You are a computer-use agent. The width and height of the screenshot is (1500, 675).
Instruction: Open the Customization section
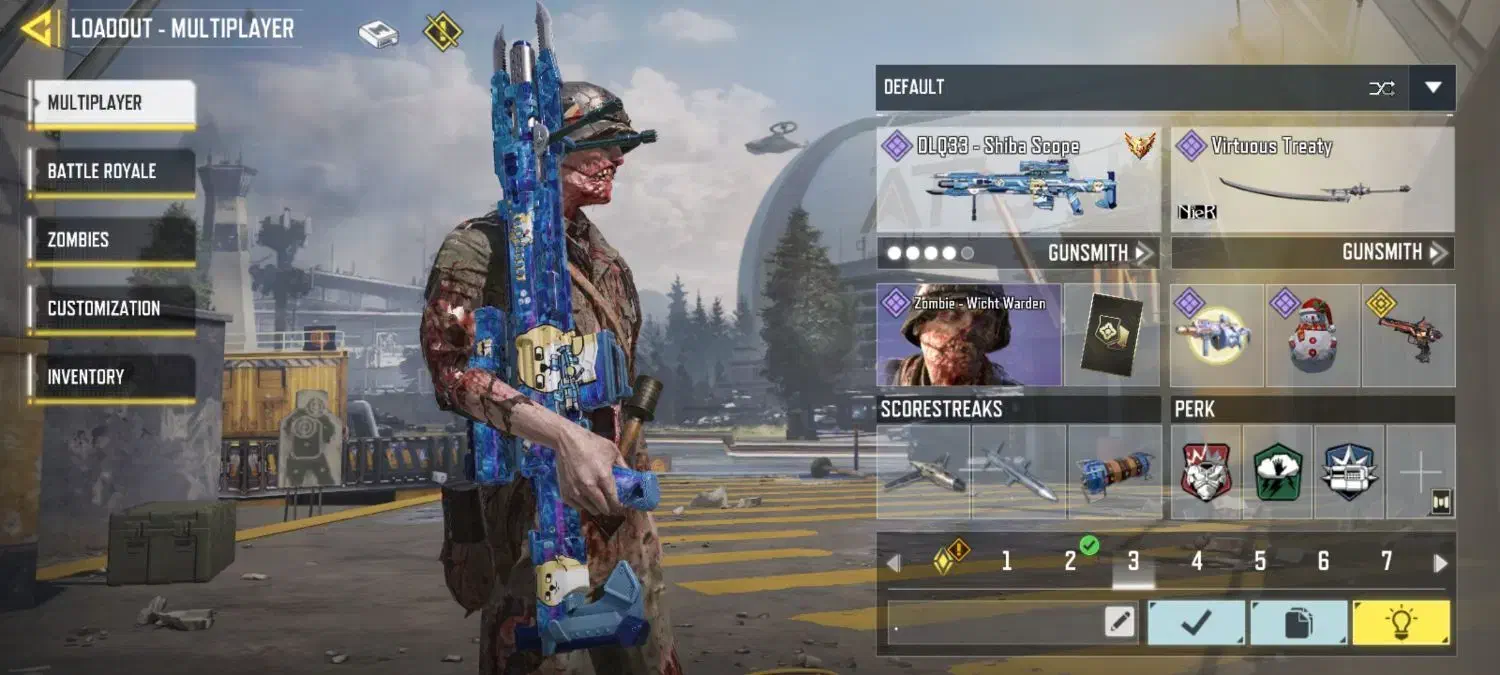[112, 308]
